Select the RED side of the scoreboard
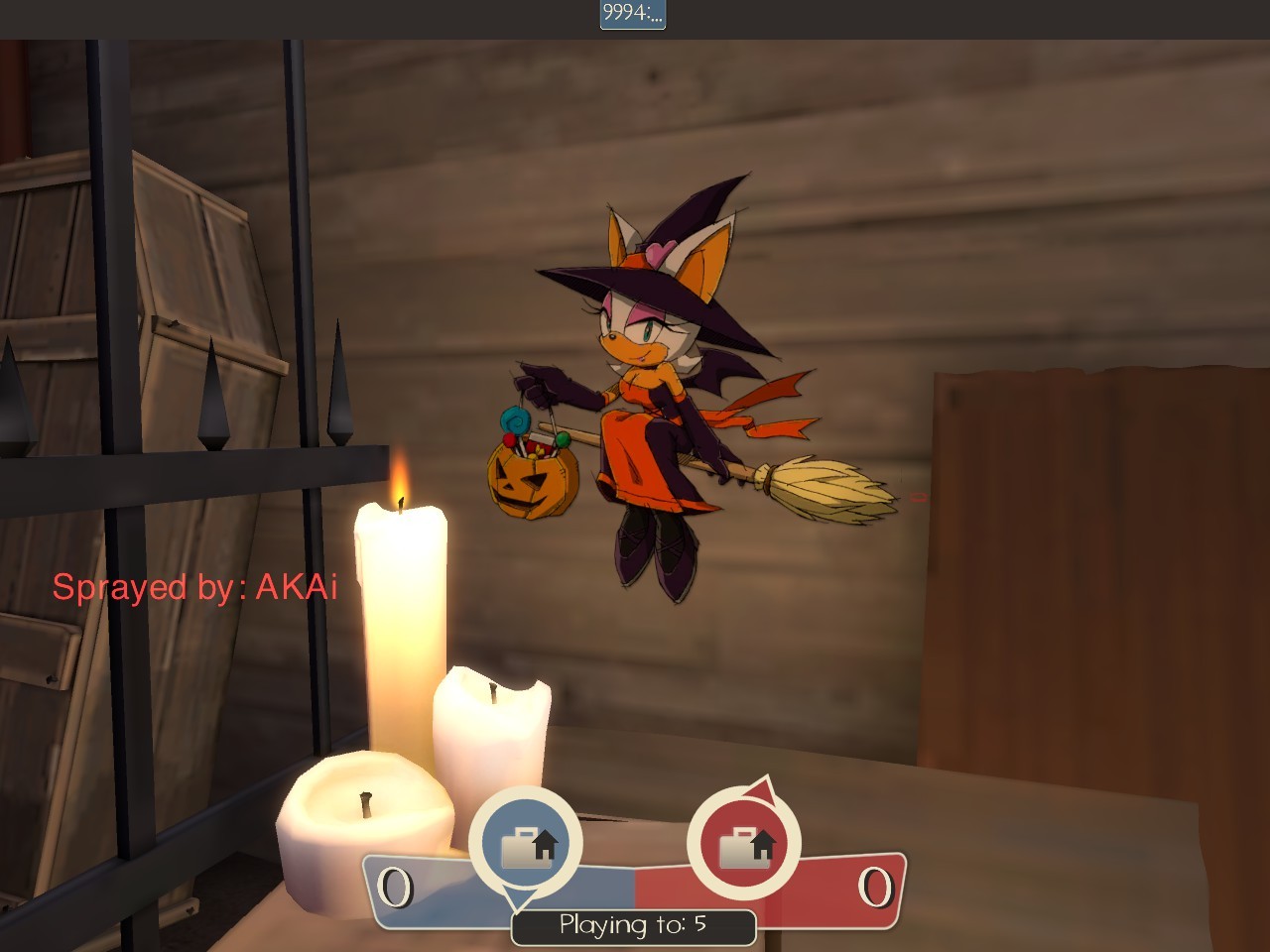The height and width of the screenshot is (952, 1270). [843, 886]
